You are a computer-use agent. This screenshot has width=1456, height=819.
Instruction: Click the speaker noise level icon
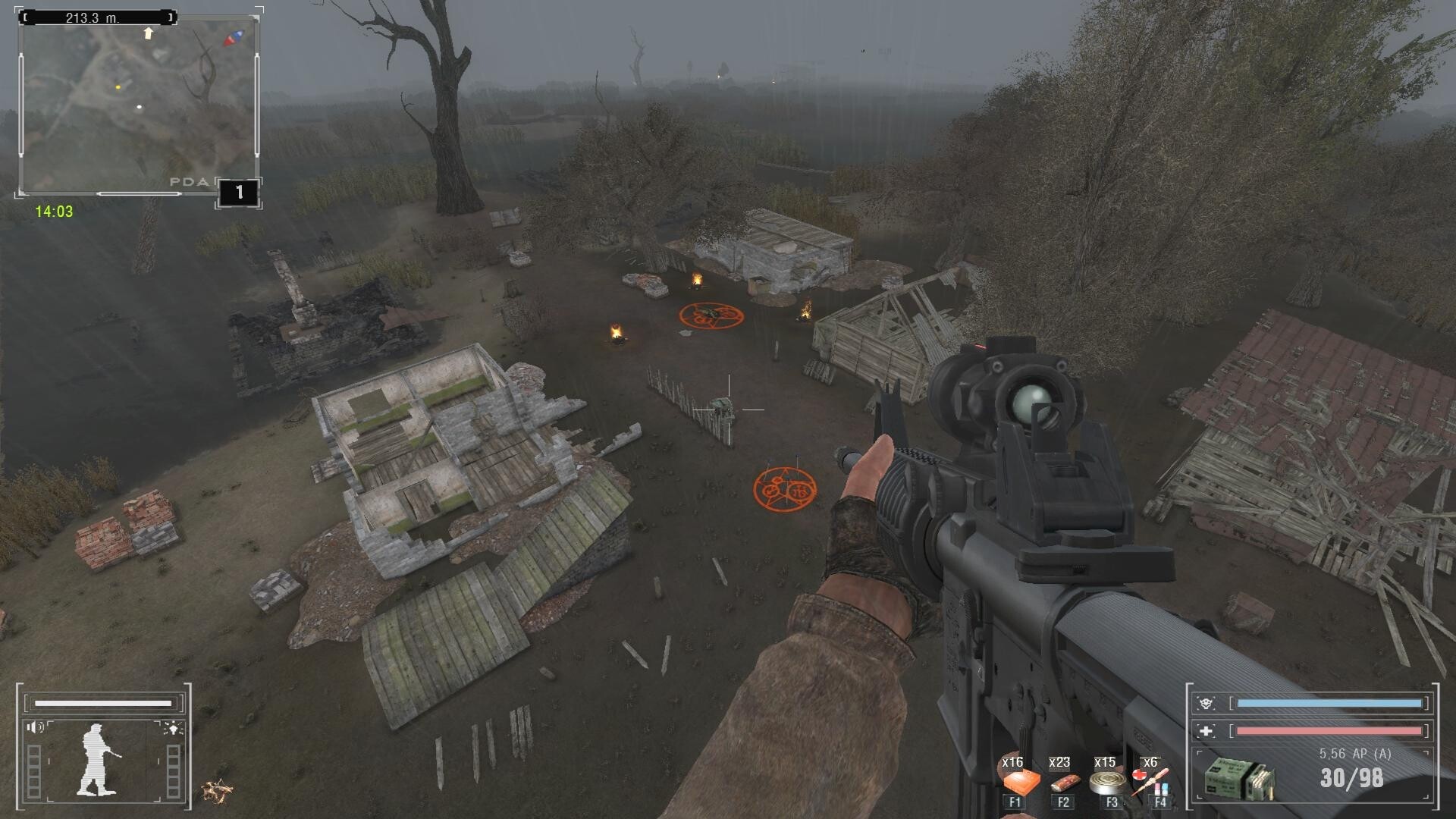pos(35,727)
